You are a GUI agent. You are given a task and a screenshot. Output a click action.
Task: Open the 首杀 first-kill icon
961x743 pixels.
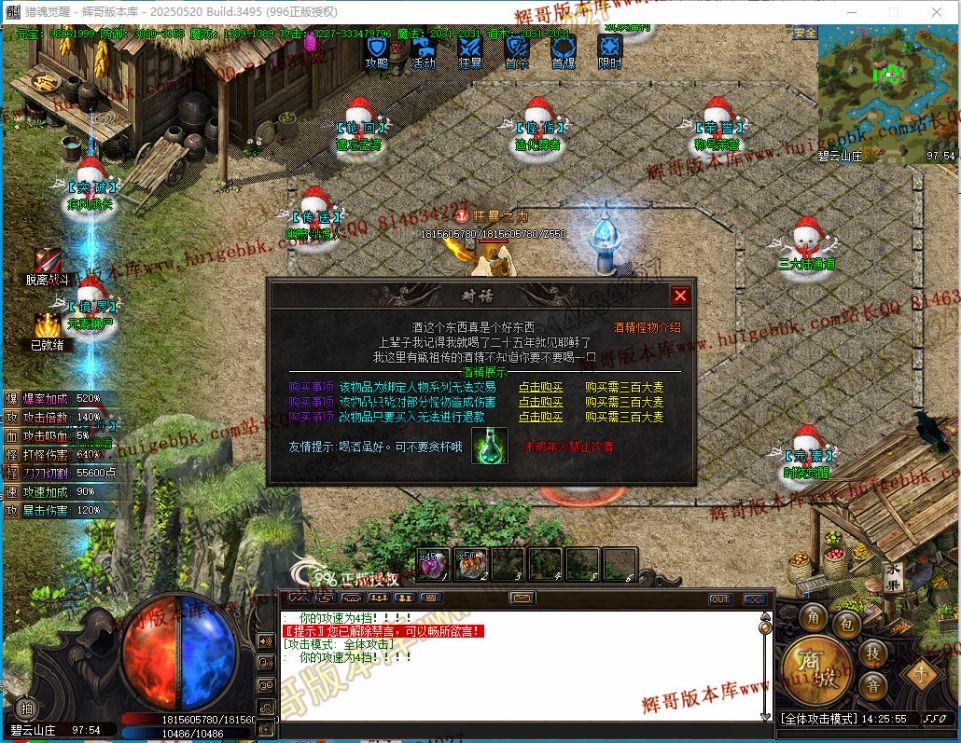coord(516,49)
